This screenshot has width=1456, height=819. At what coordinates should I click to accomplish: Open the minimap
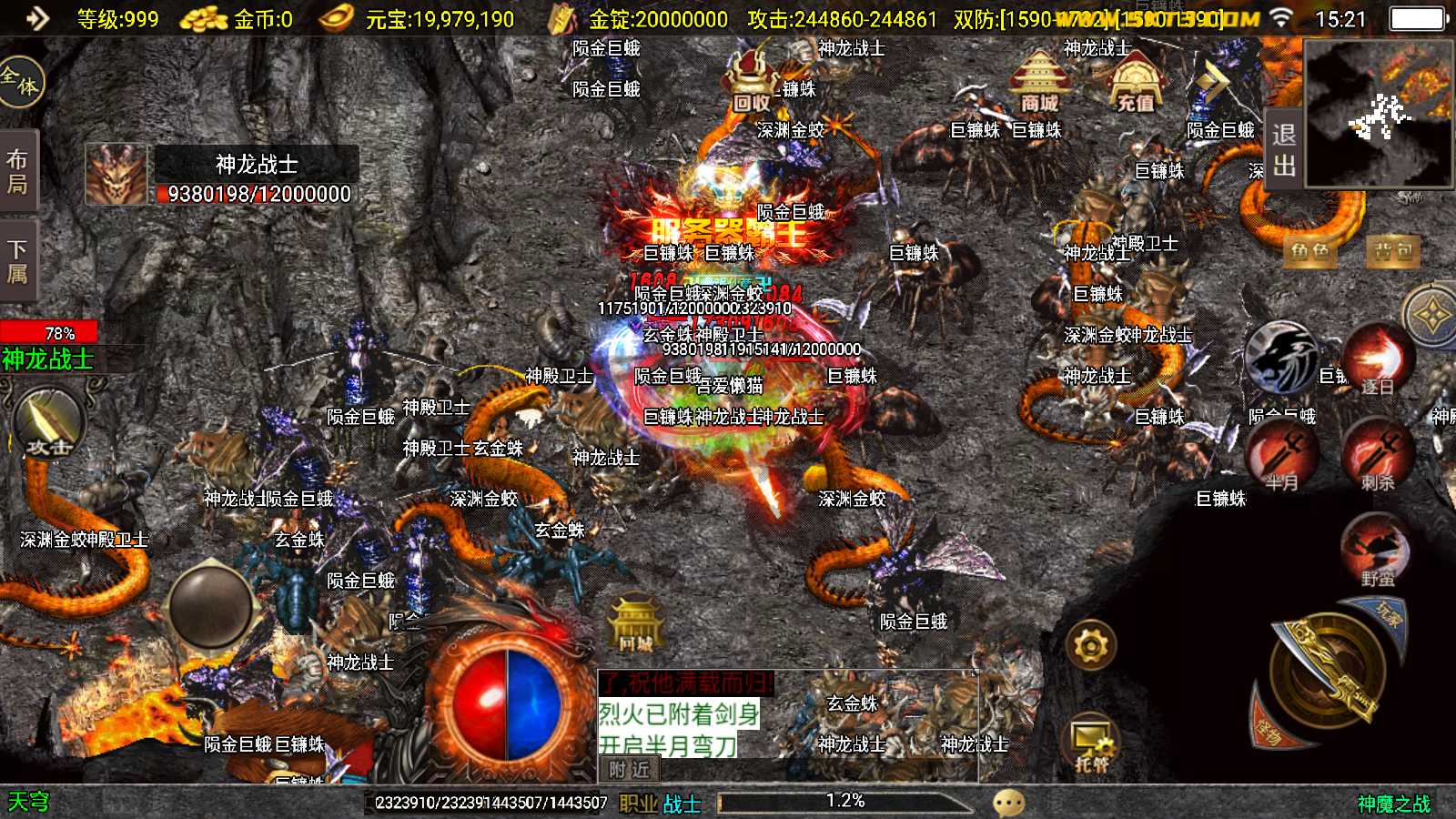tap(1379, 114)
